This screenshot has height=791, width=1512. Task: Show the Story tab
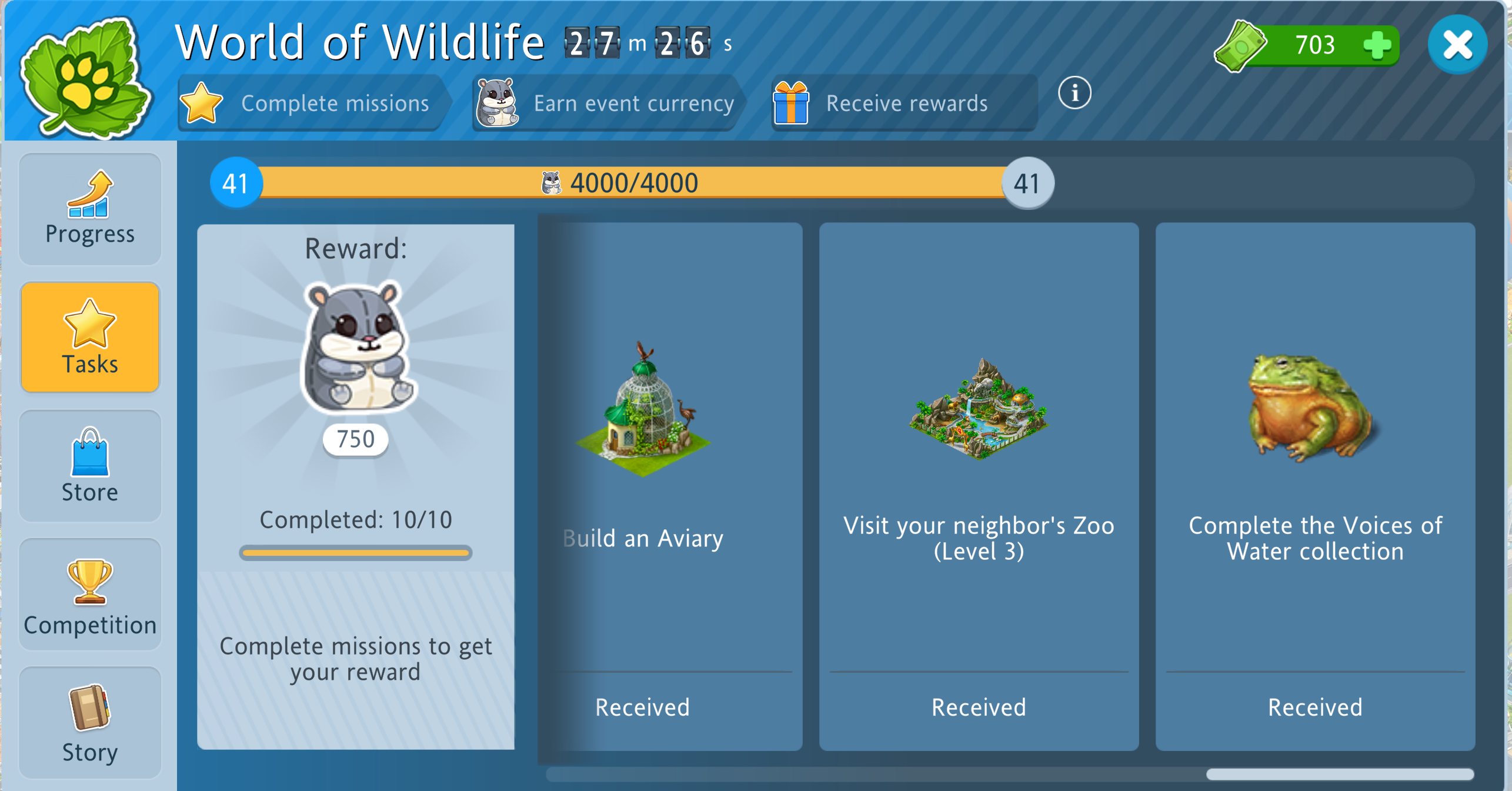tap(90, 722)
